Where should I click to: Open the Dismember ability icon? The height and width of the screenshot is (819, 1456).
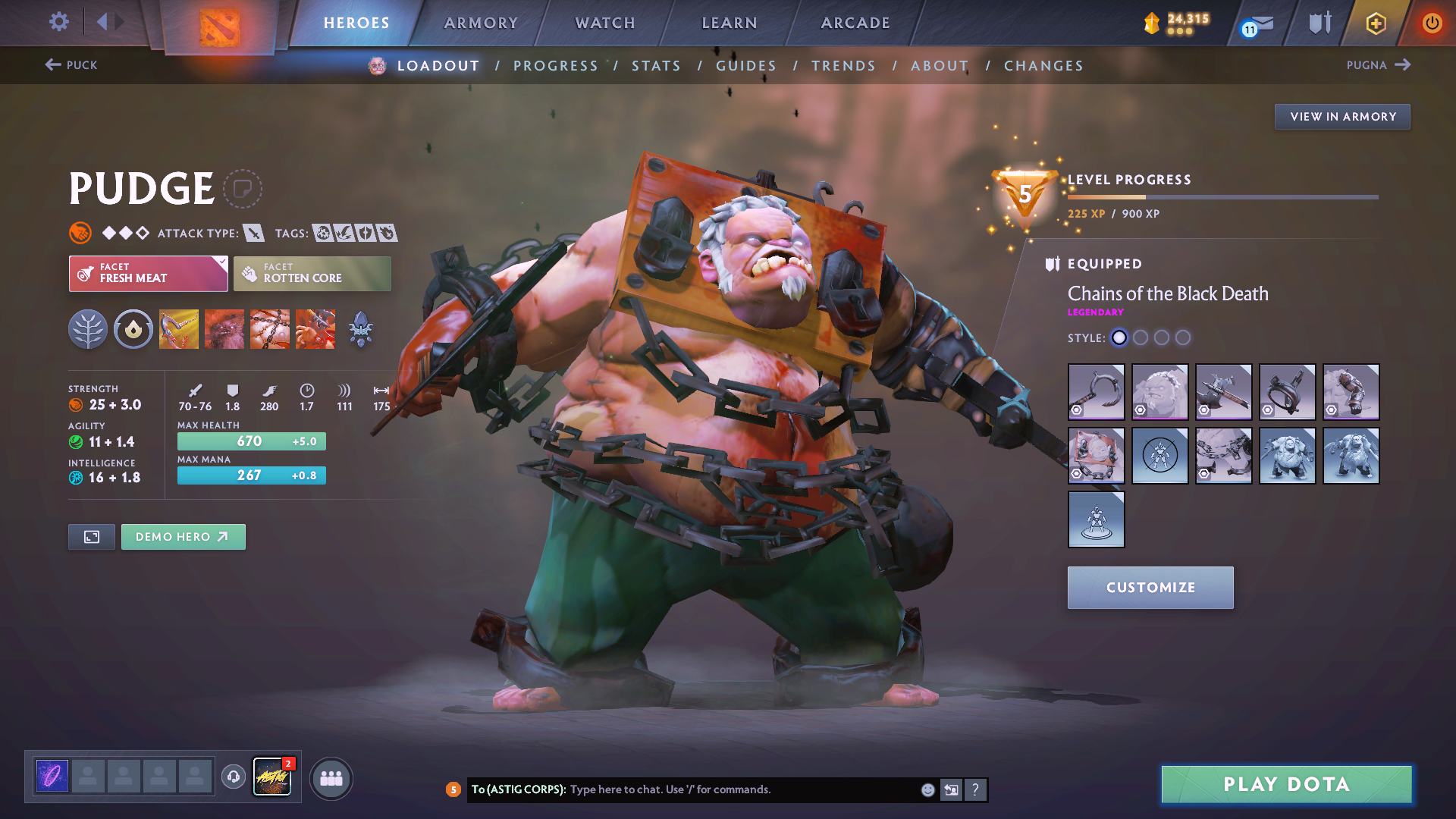tap(315, 328)
